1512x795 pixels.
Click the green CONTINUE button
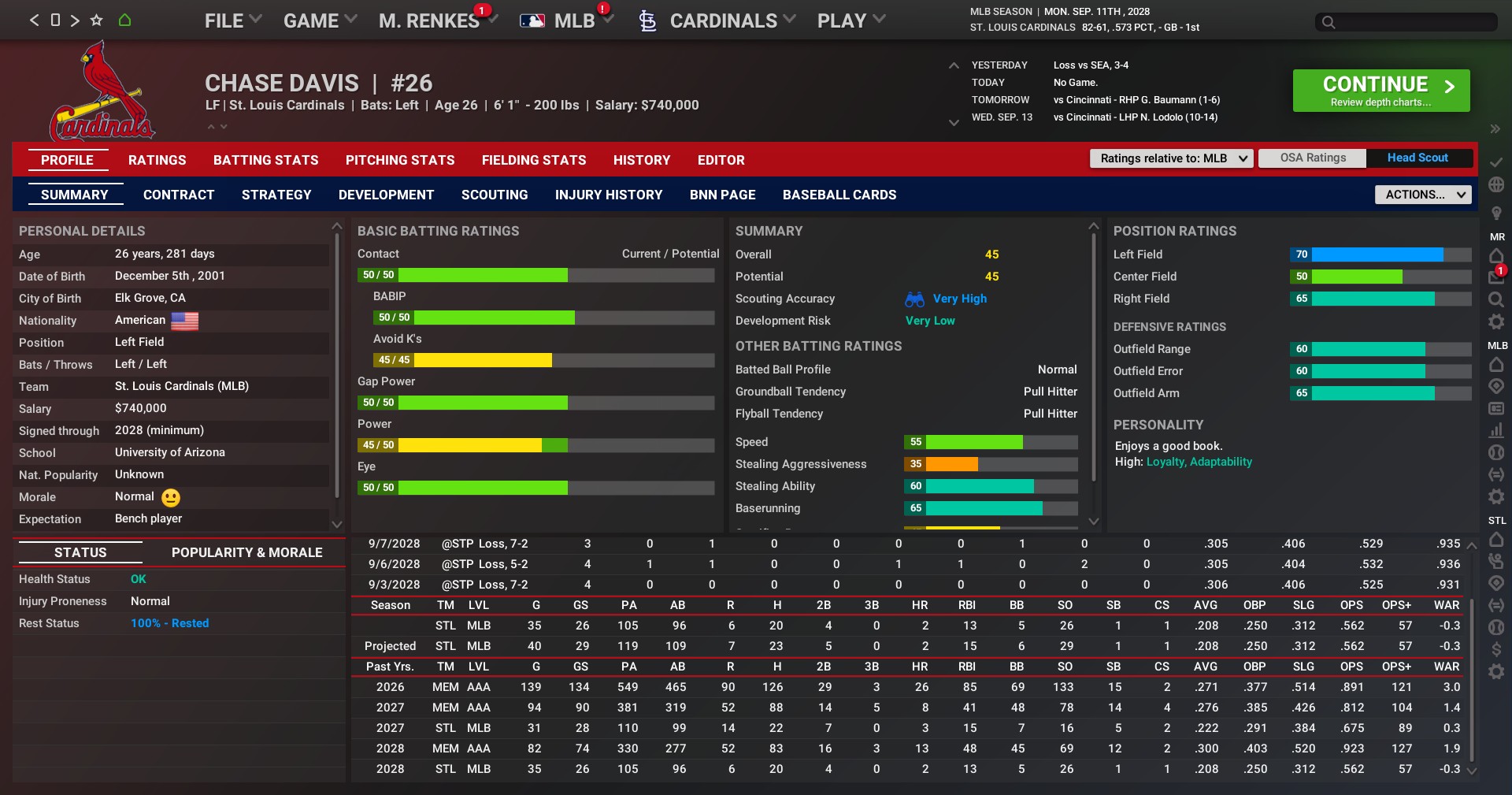[x=1380, y=91]
